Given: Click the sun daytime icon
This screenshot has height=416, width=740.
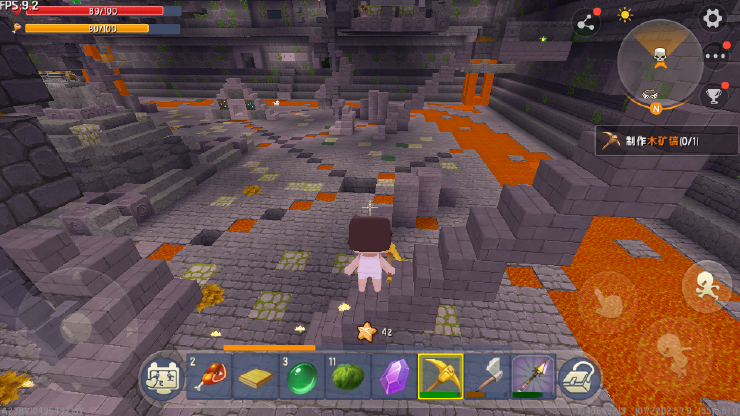Looking at the screenshot, I should point(626,16).
